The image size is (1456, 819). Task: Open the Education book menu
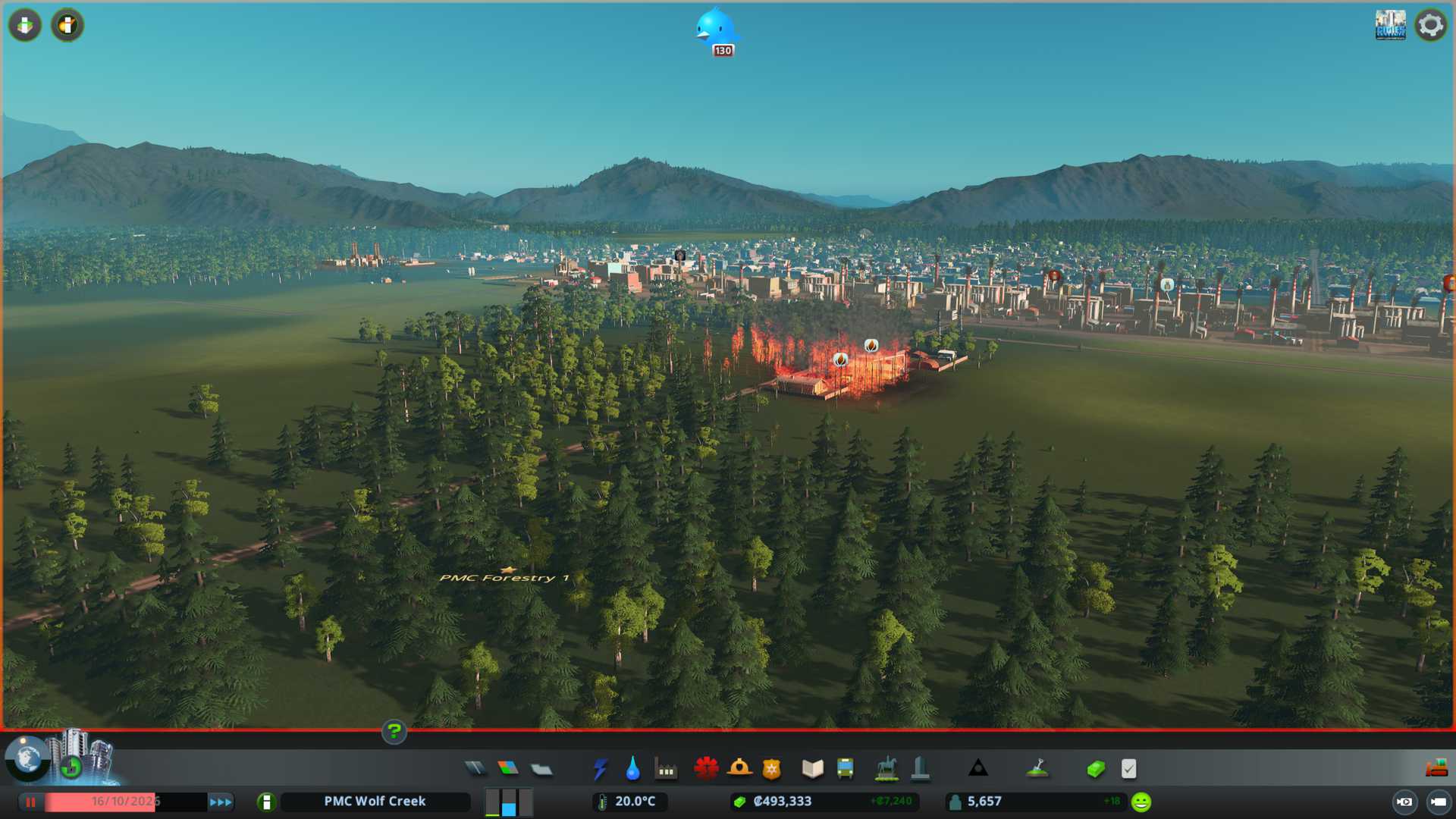click(812, 769)
